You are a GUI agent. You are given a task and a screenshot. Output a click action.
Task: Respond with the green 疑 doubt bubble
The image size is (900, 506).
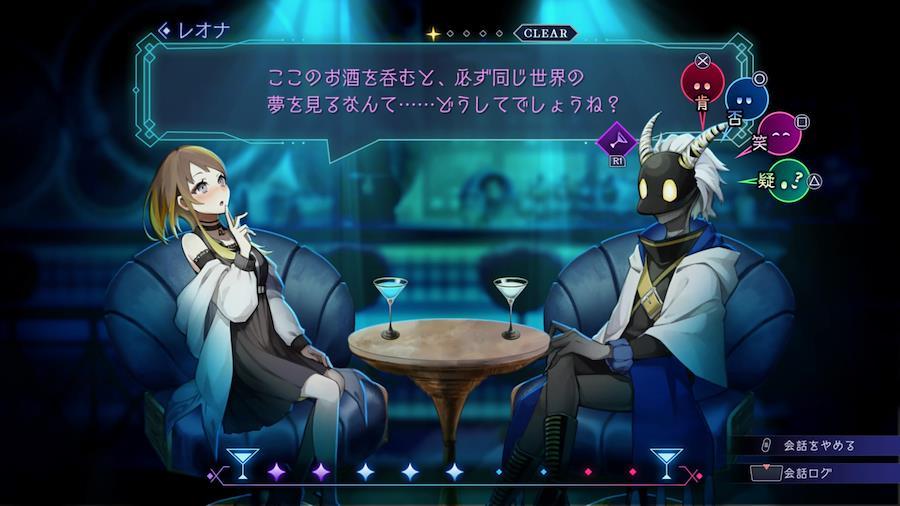789,180
